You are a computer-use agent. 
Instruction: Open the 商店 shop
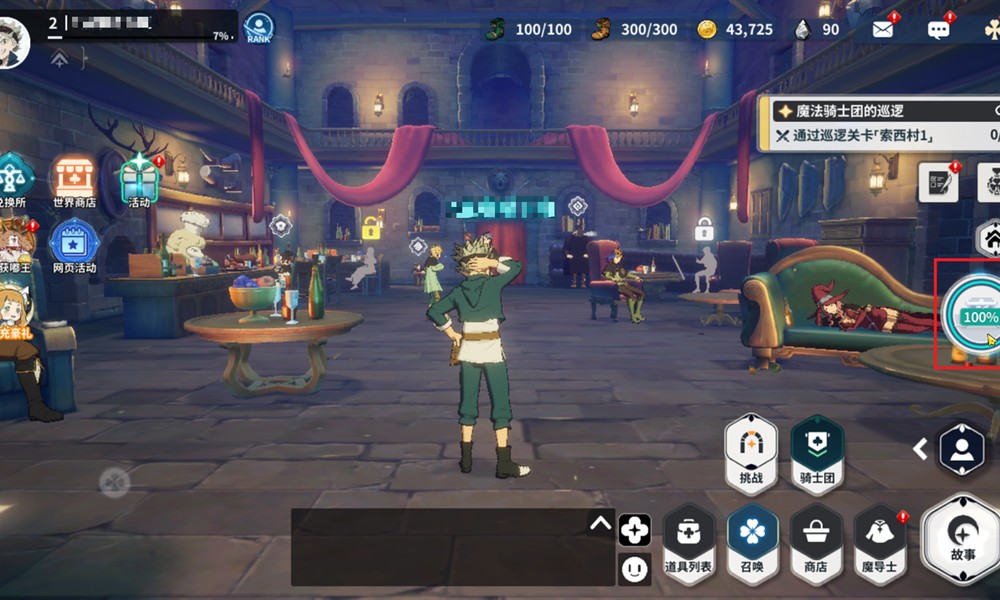click(815, 541)
